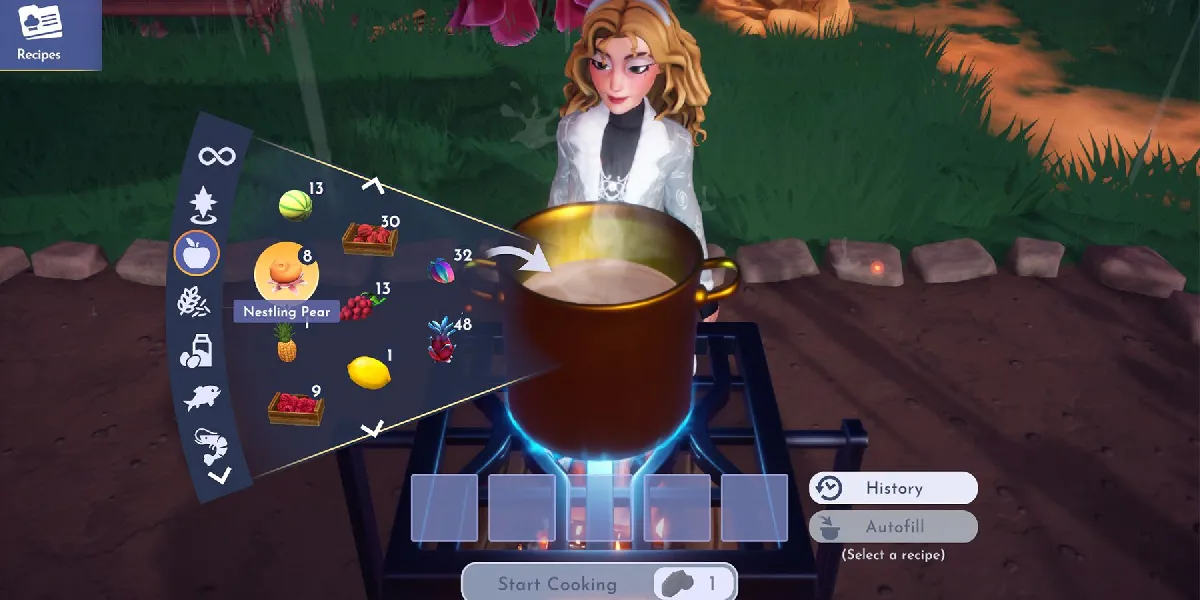1200x600 pixels.
Task: Switch to the fish category tab
Action: [x=201, y=398]
